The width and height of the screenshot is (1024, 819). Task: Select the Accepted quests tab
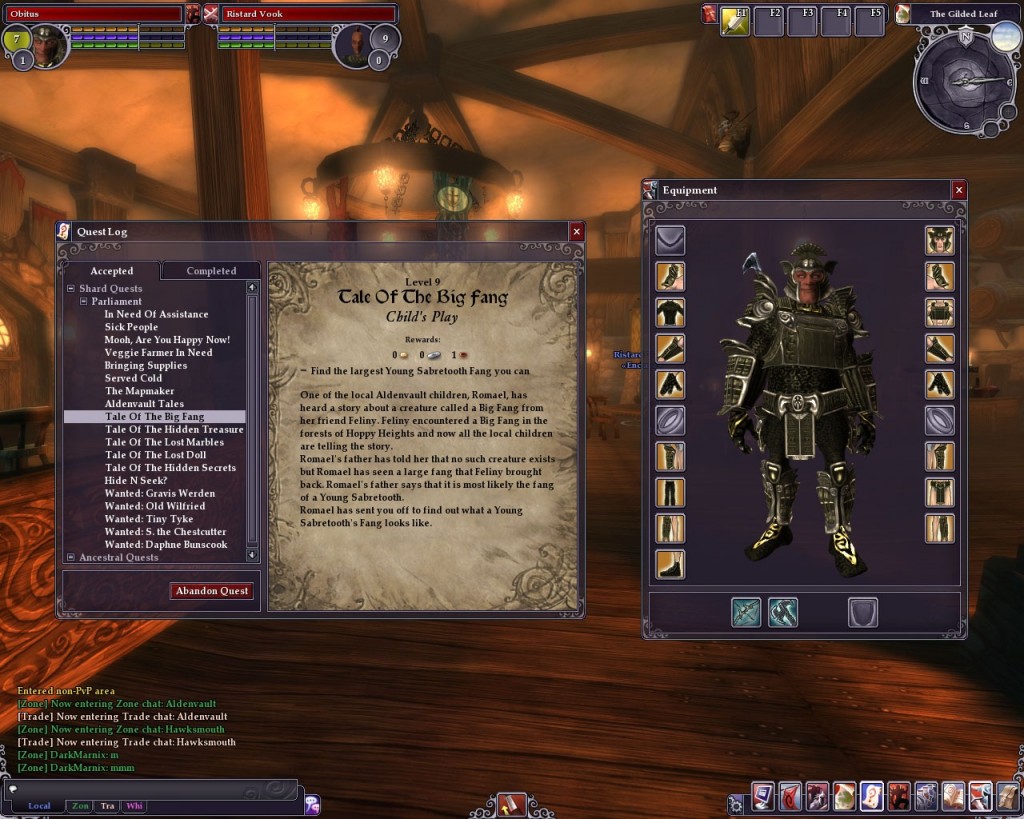[x=112, y=271]
